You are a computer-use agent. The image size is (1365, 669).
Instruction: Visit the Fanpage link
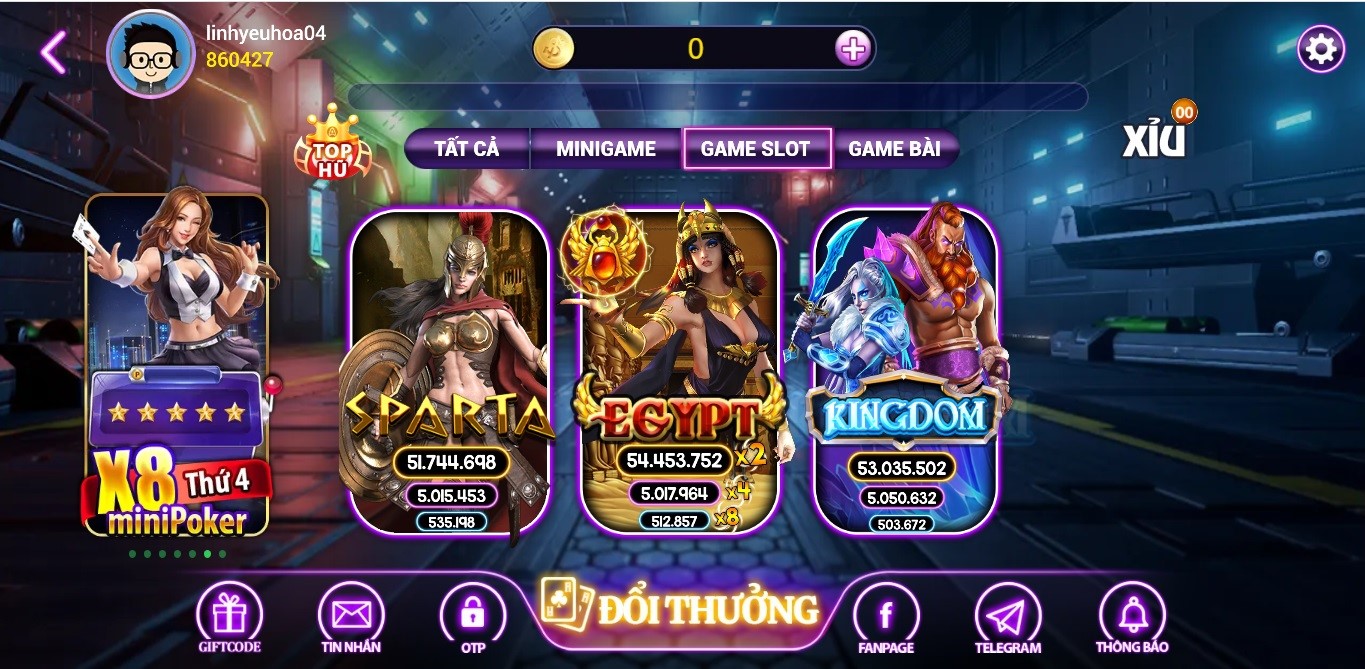coord(886,617)
